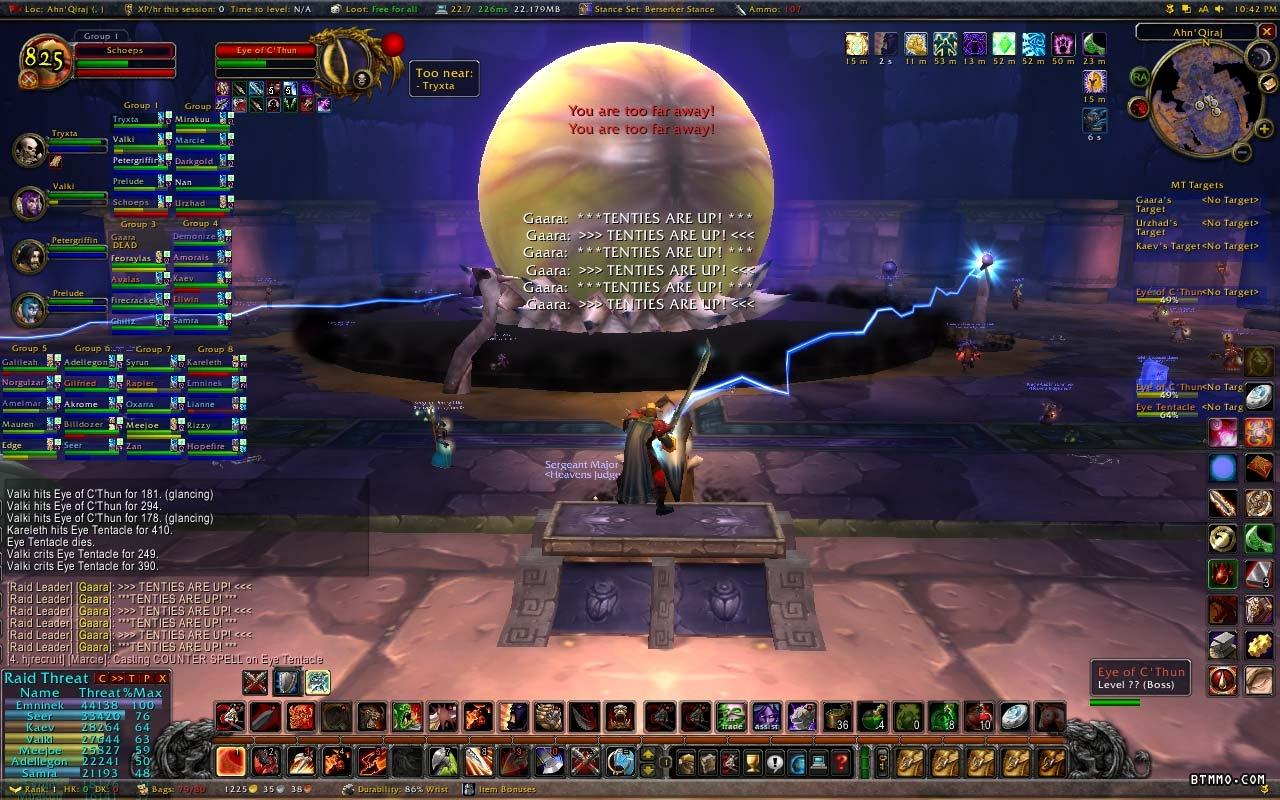The image size is (1280, 800).
Task: Use the item with stack count 36
Action: pos(837,716)
